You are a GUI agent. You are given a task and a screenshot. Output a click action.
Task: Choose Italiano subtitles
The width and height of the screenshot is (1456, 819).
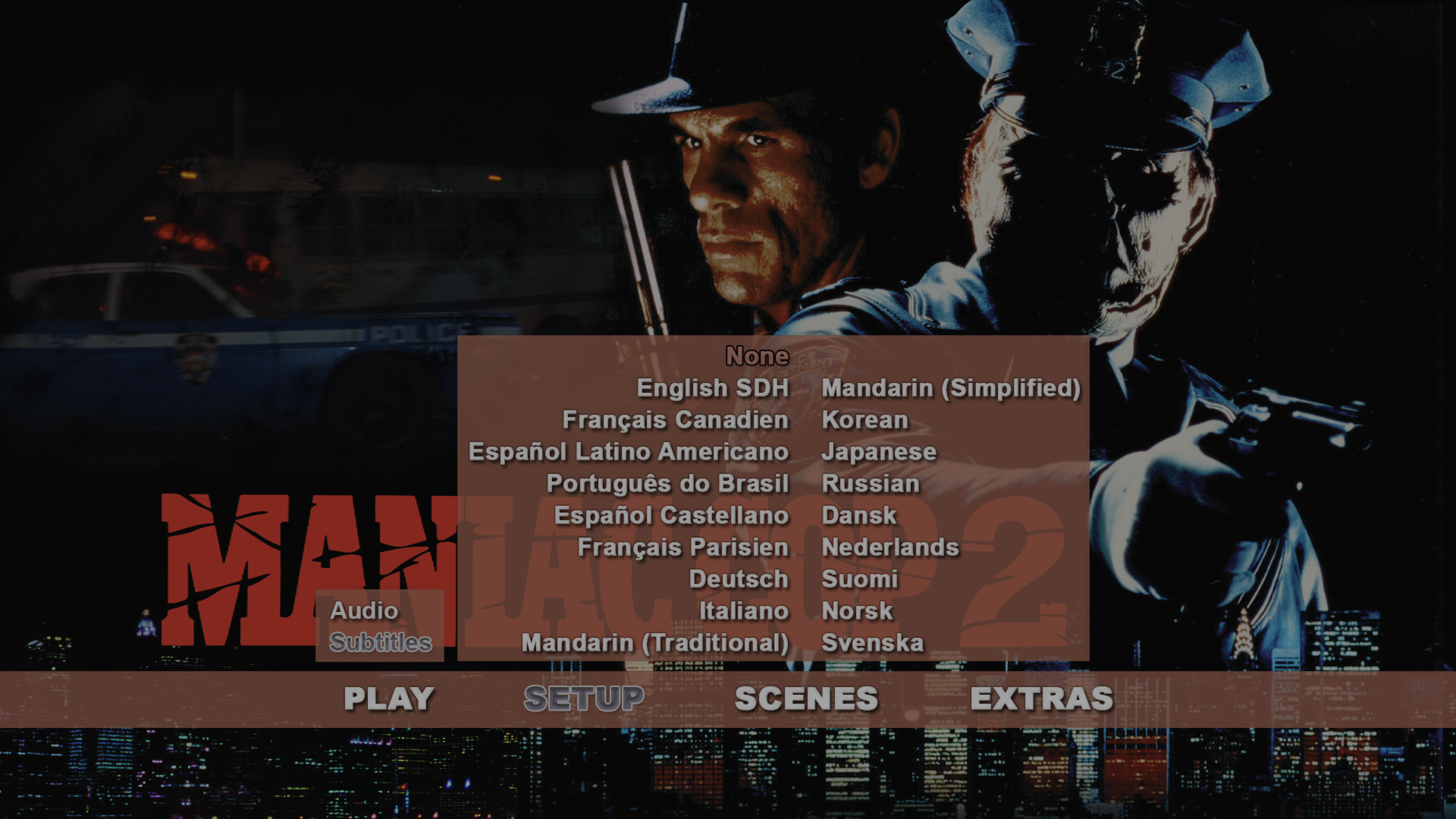(x=743, y=611)
